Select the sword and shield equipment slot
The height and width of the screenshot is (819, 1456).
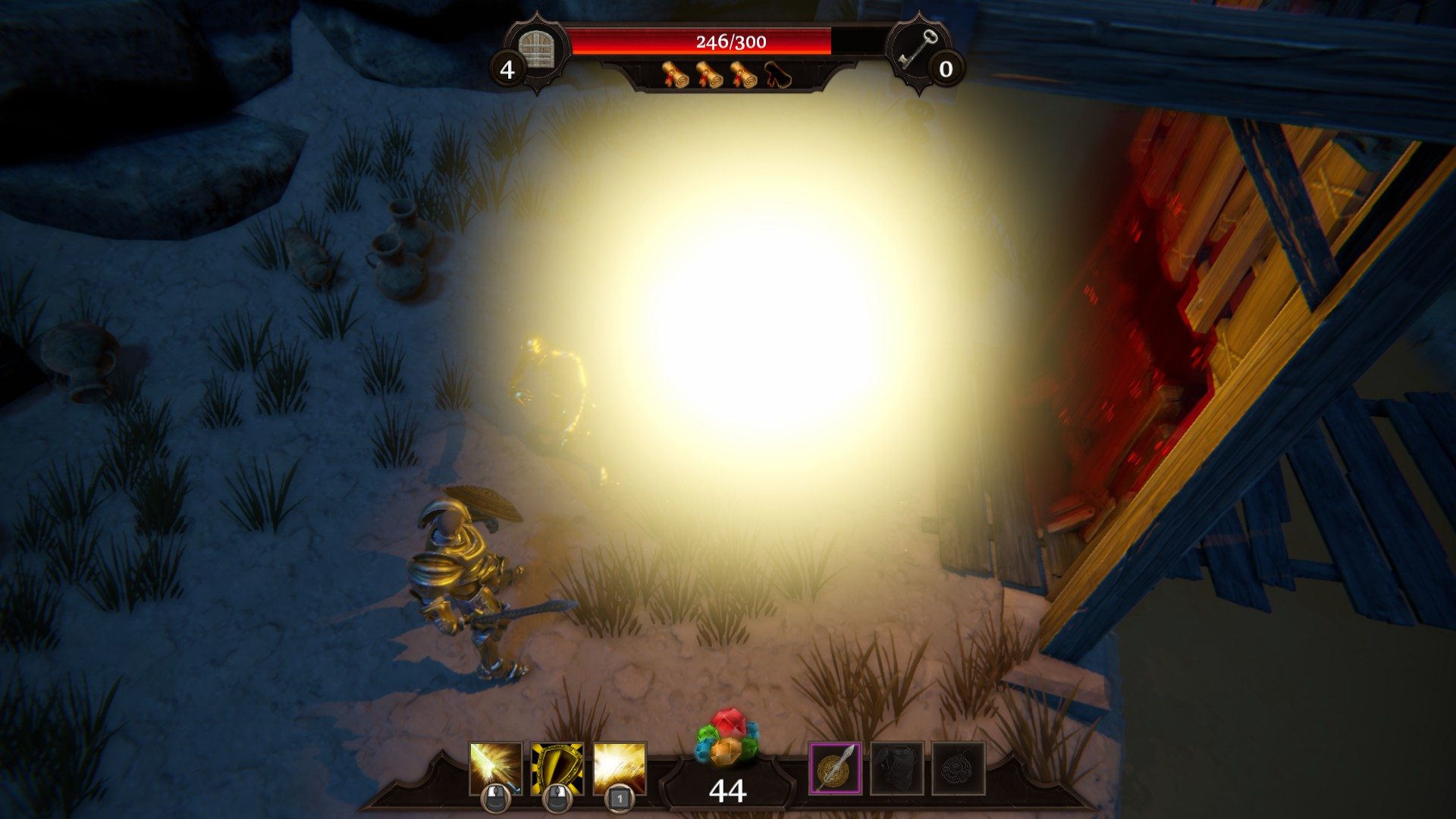(836, 768)
